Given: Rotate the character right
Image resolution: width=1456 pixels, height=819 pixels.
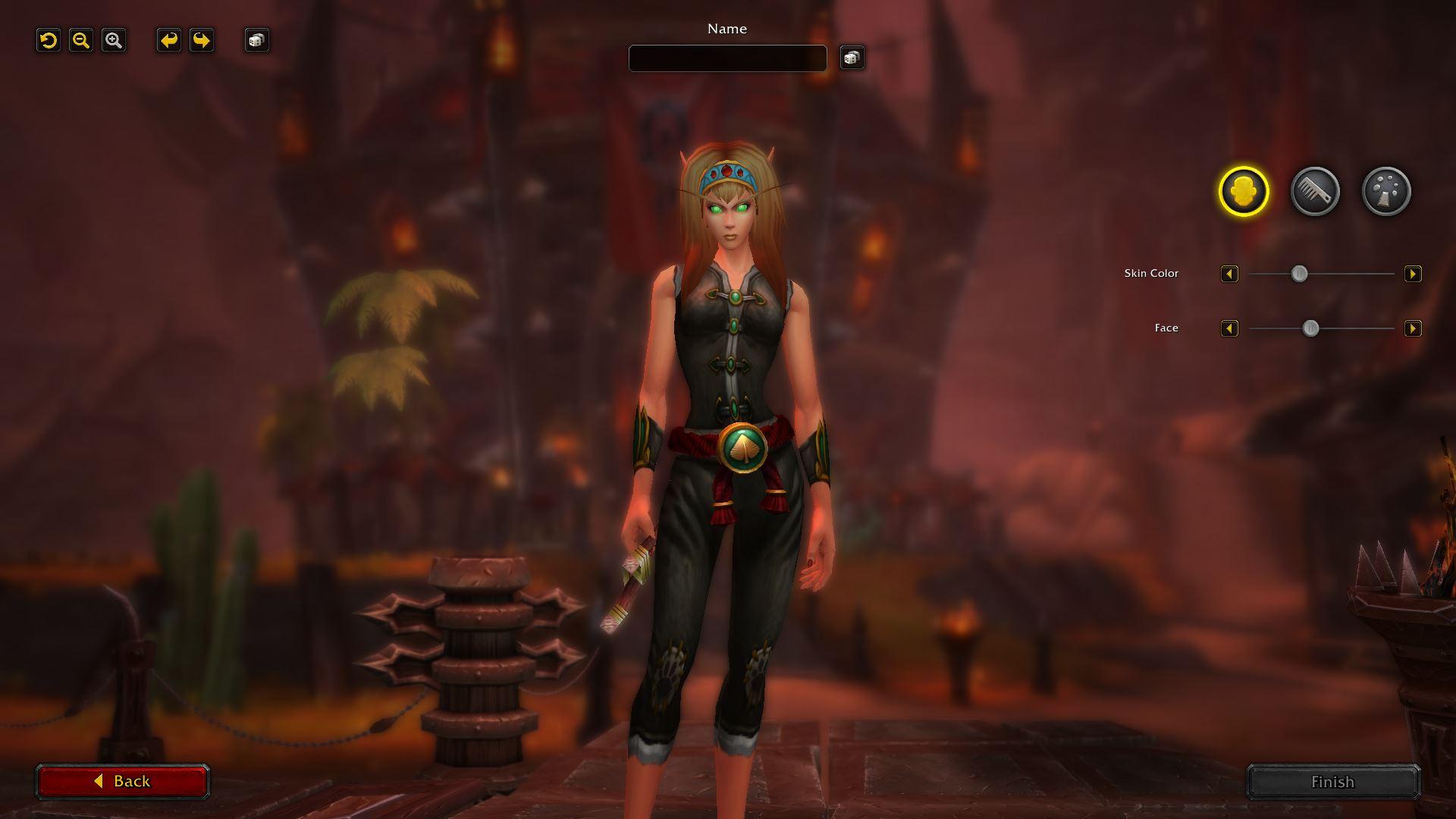Looking at the screenshot, I should click(x=202, y=40).
